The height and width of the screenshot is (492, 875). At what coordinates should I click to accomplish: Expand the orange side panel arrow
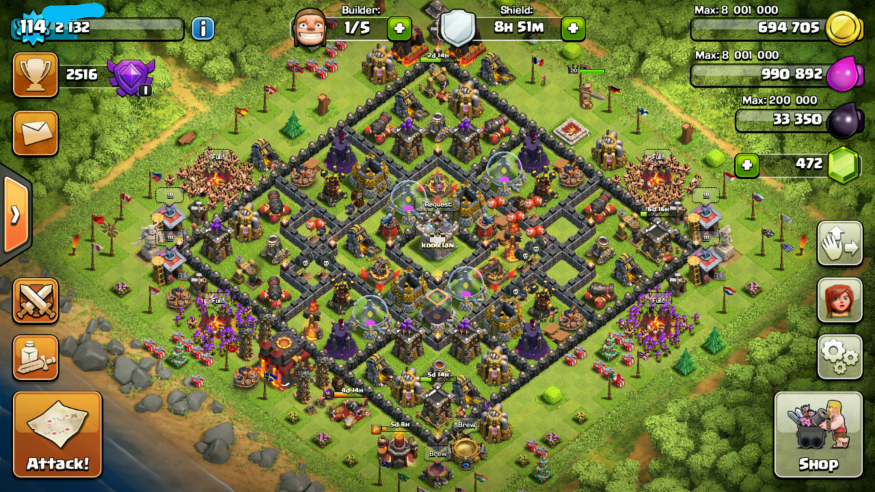click(14, 215)
